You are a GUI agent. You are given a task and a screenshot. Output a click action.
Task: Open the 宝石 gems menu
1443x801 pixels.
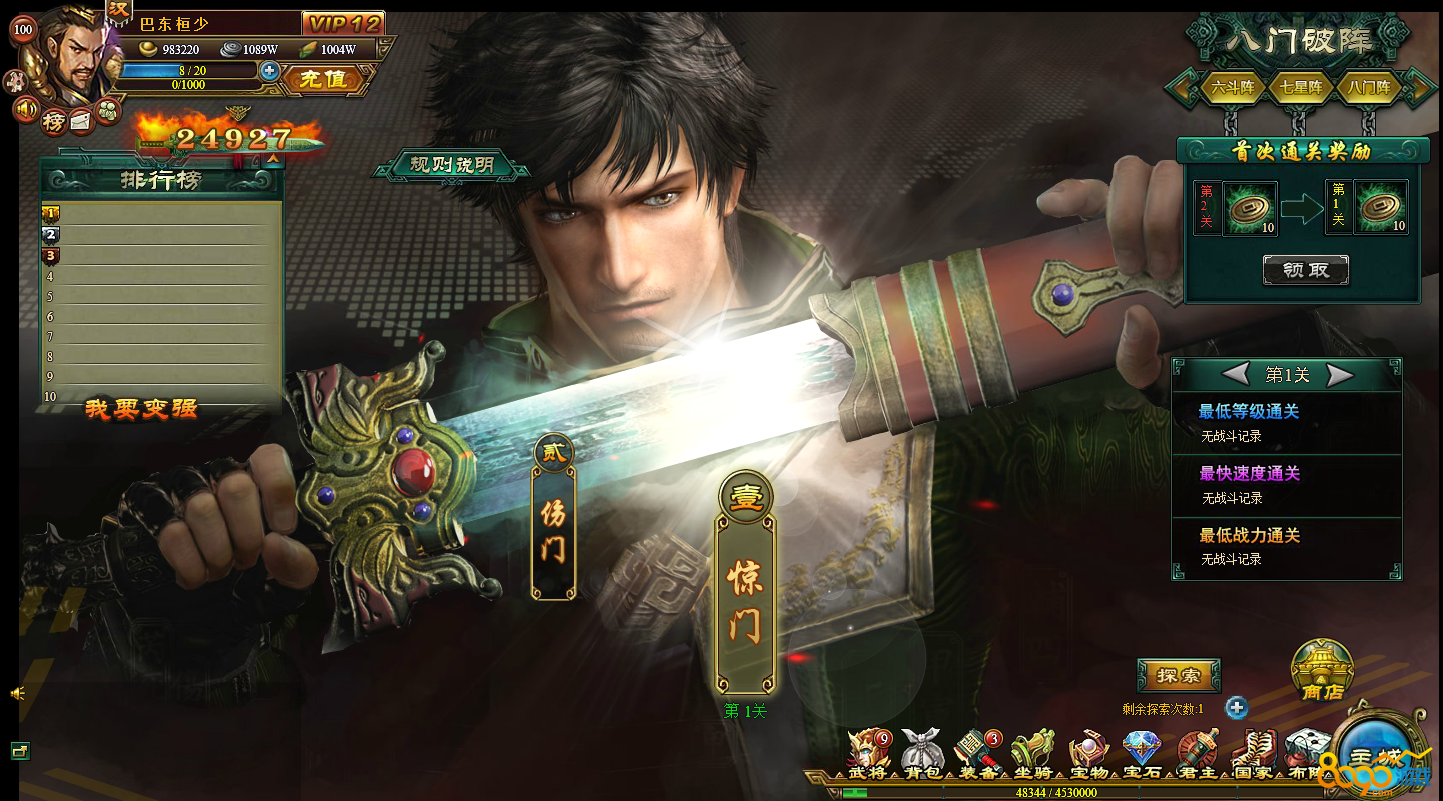[1141, 753]
